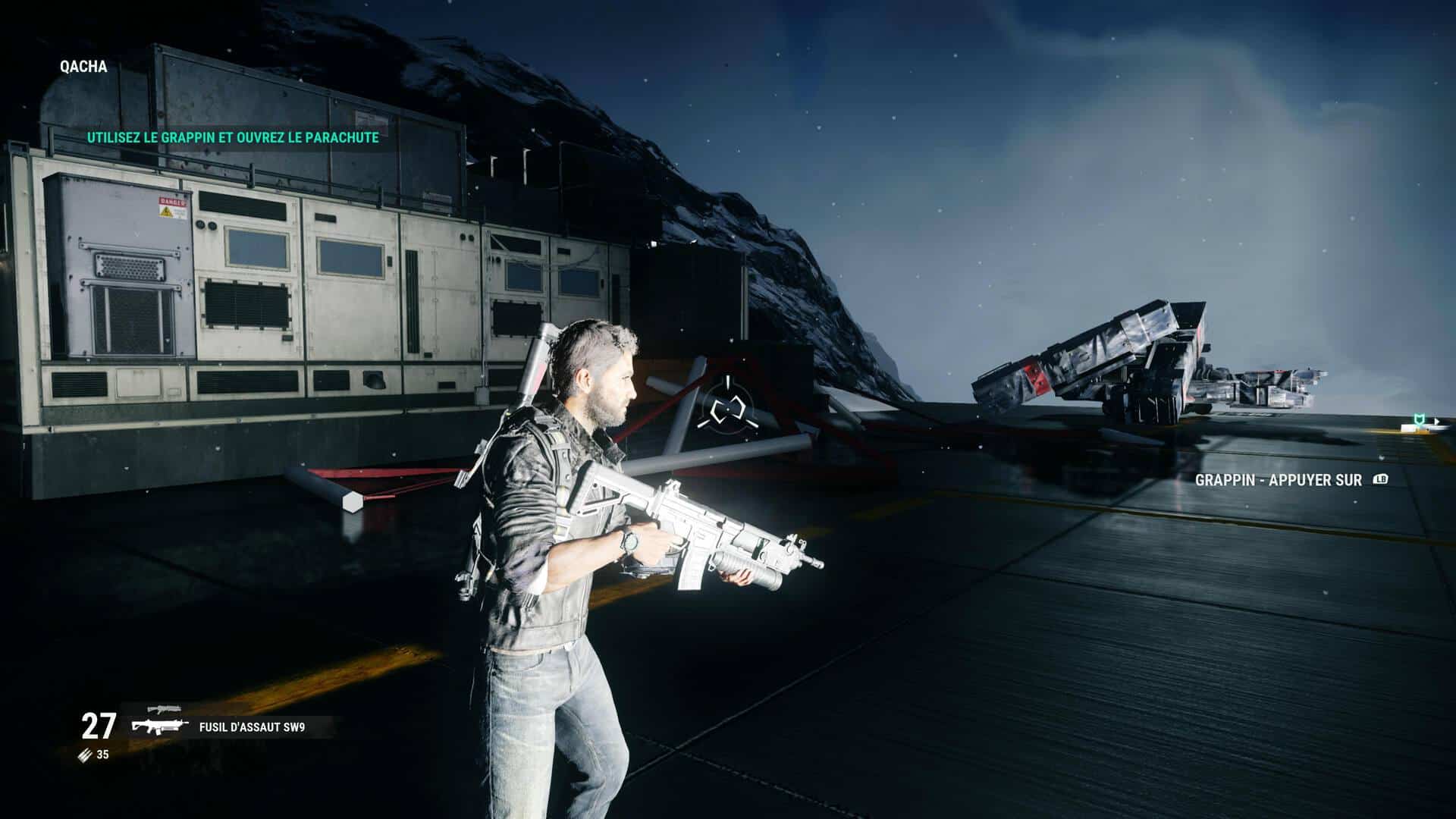Image resolution: width=1456 pixels, height=819 pixels.
Task: Click the green objective waypoint marker
Action: click(x=1417, y=419)
